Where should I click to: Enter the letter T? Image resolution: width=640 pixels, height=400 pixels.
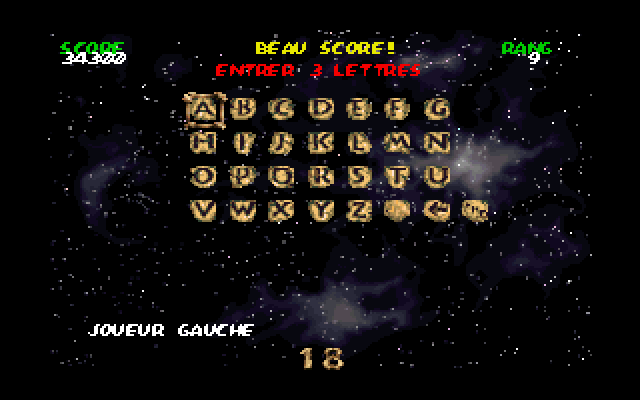(399, 177)
